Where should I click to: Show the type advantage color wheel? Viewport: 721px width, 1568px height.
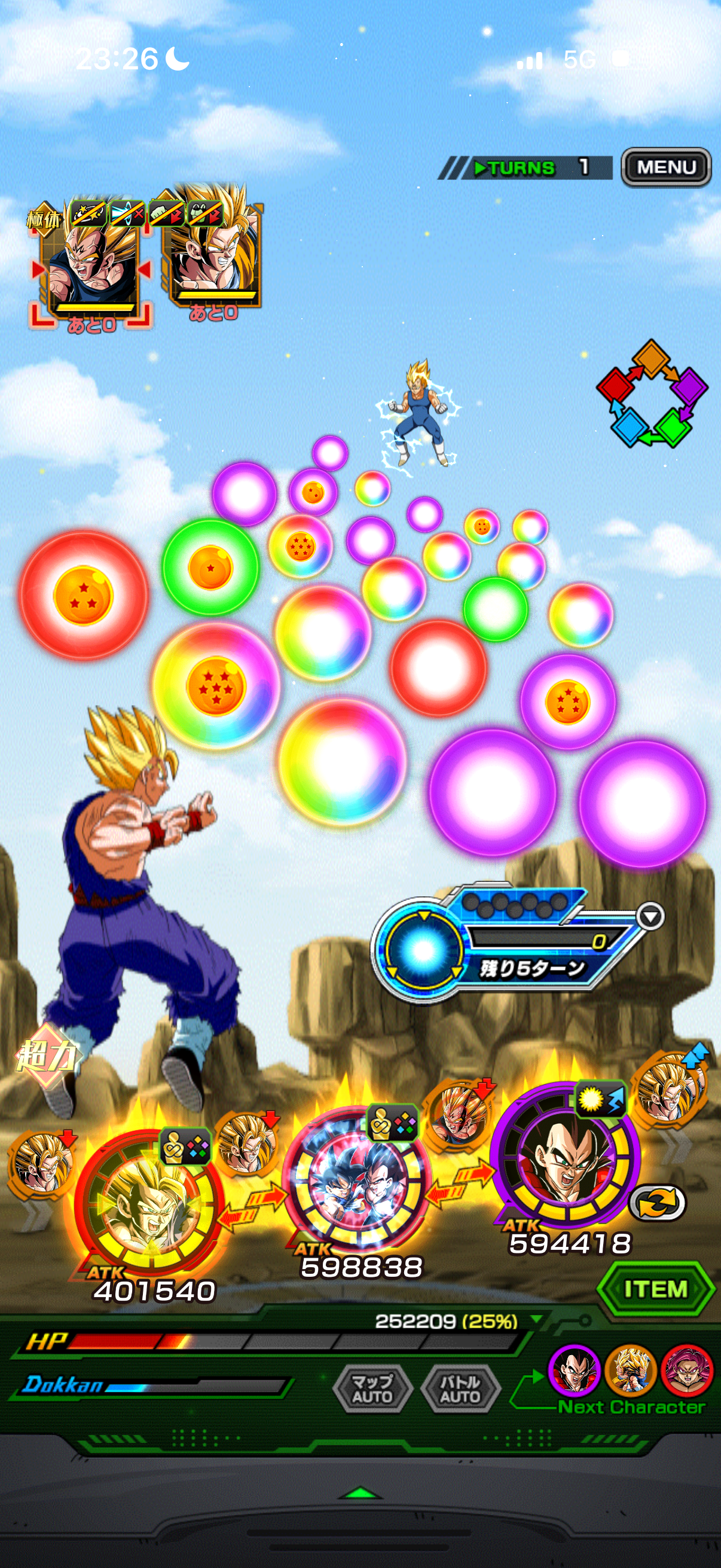[652, 395]
